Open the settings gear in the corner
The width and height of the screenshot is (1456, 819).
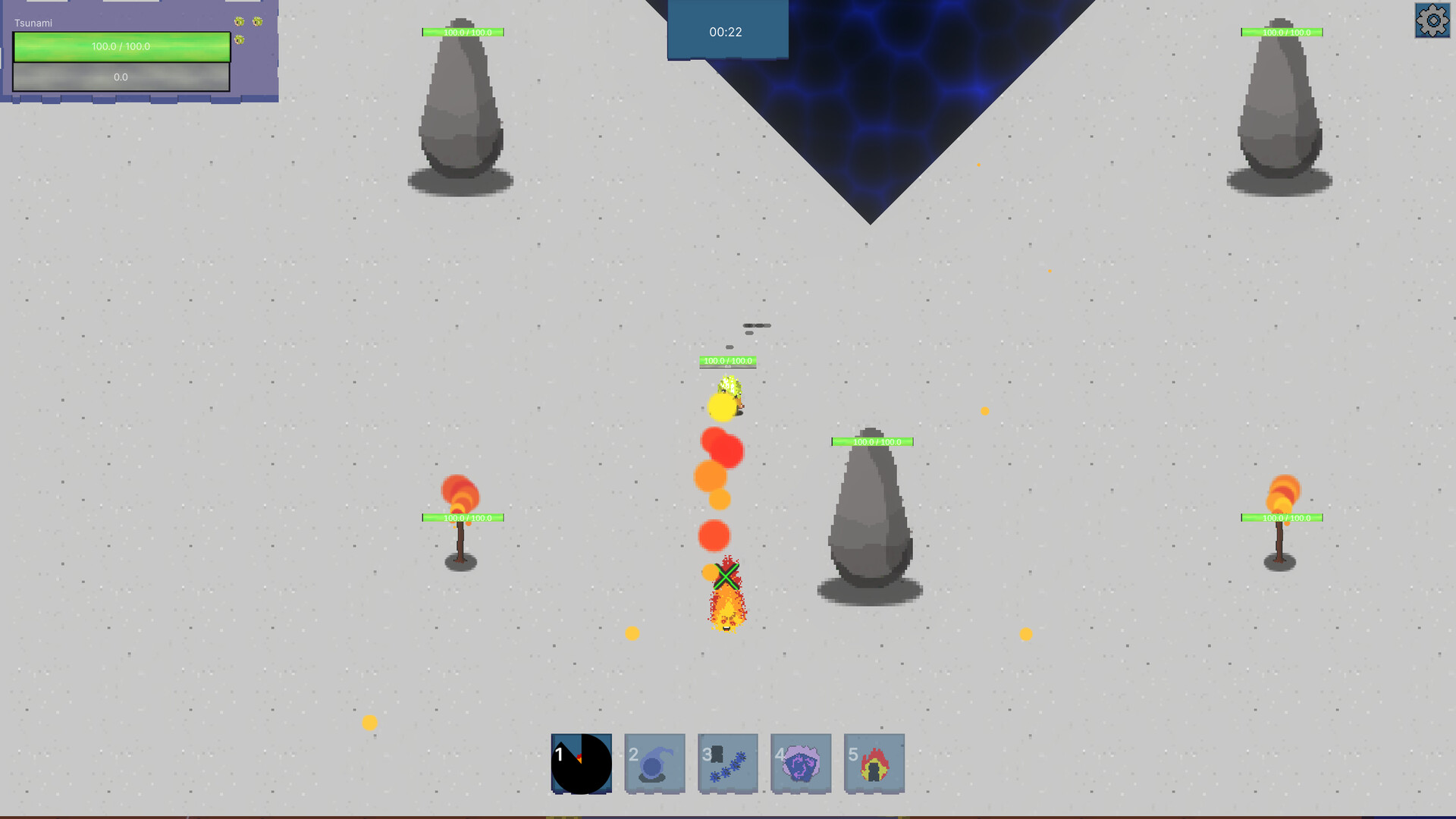[x=1432, y=21]
